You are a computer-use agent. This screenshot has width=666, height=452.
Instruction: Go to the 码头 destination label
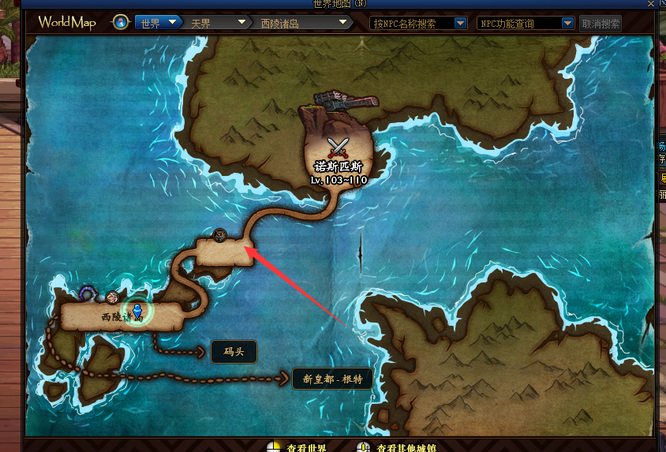tap(233, 351)
